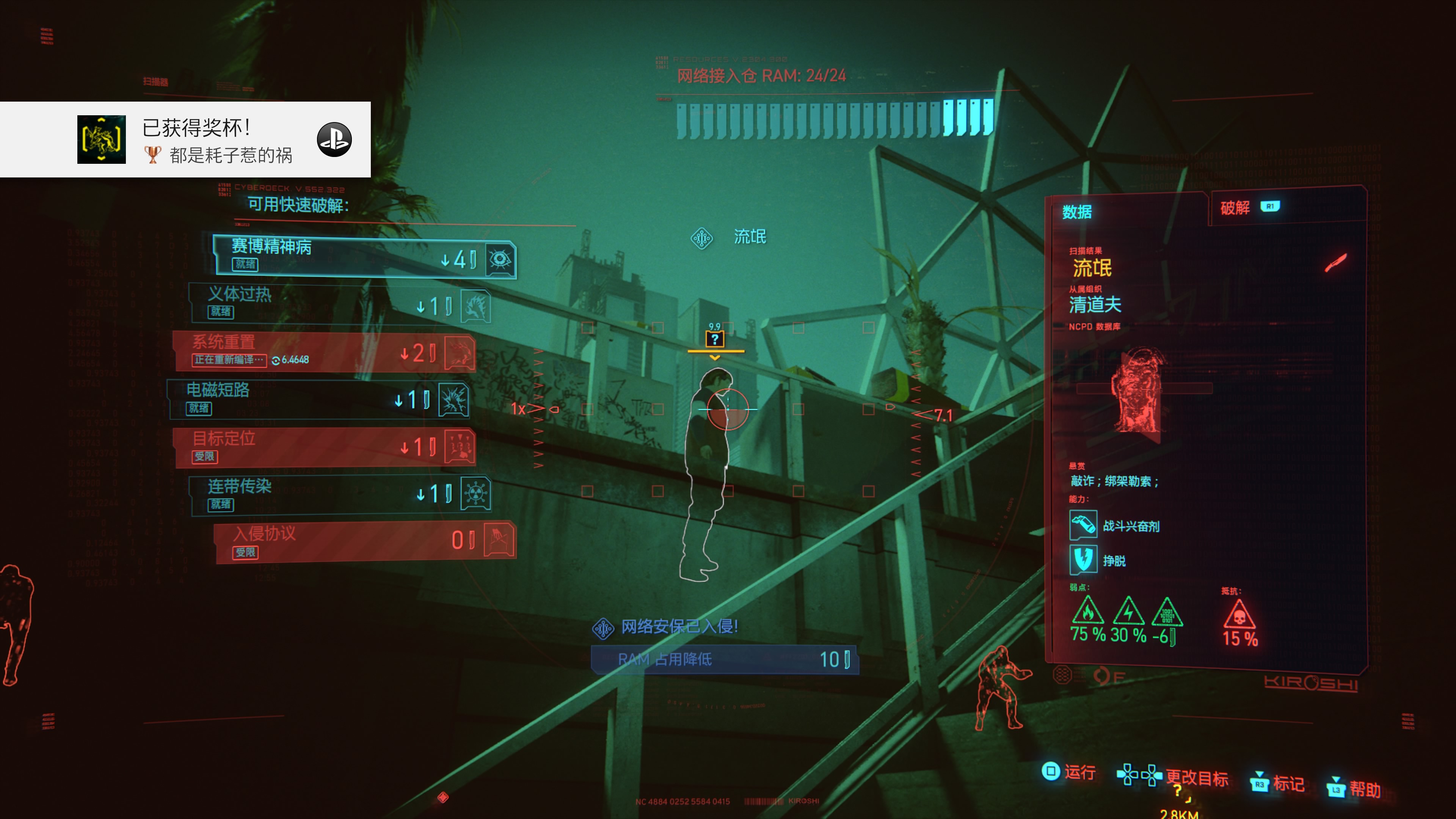Select the 入侵协议 breach protocol entry

coord(364,542)
